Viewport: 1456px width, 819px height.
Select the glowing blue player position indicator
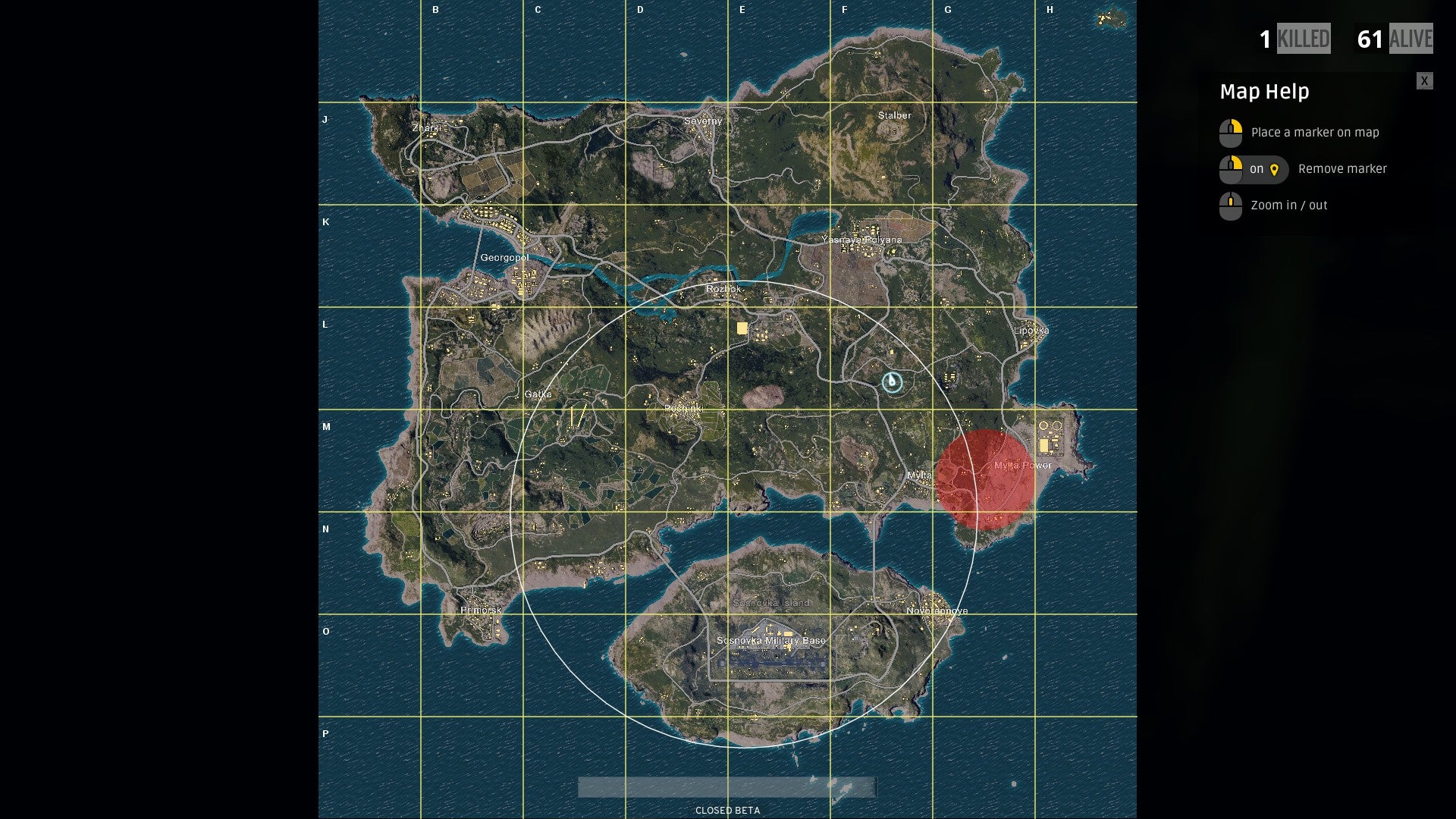892,383
